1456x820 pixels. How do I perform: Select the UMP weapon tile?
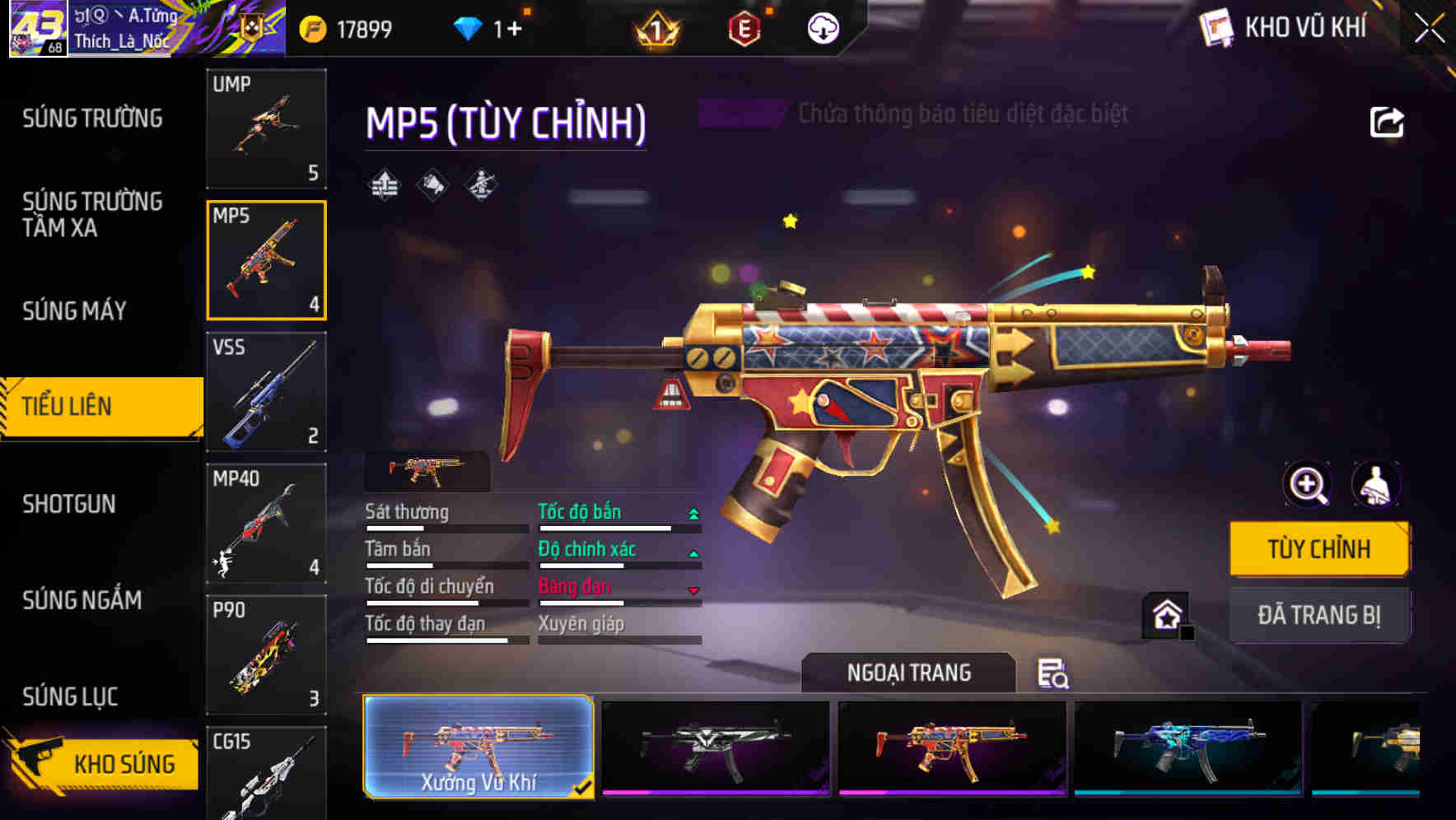266,128
